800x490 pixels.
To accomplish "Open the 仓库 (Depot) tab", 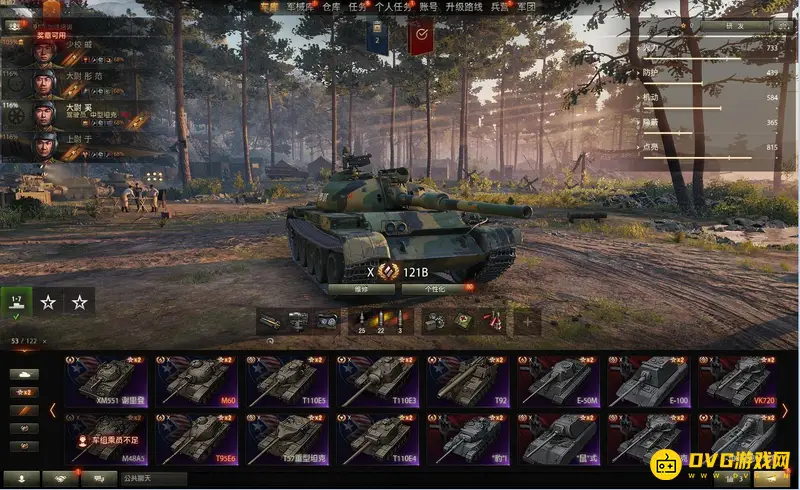I will pyautogui.click(x=332, y=6).
